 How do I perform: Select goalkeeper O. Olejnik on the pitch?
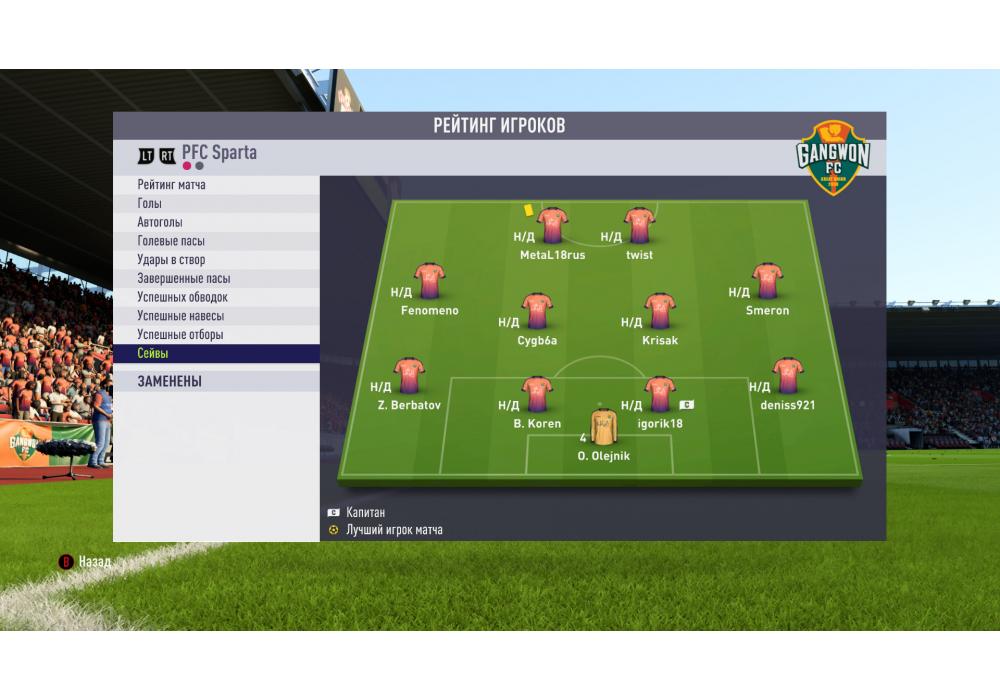(603, 427)
